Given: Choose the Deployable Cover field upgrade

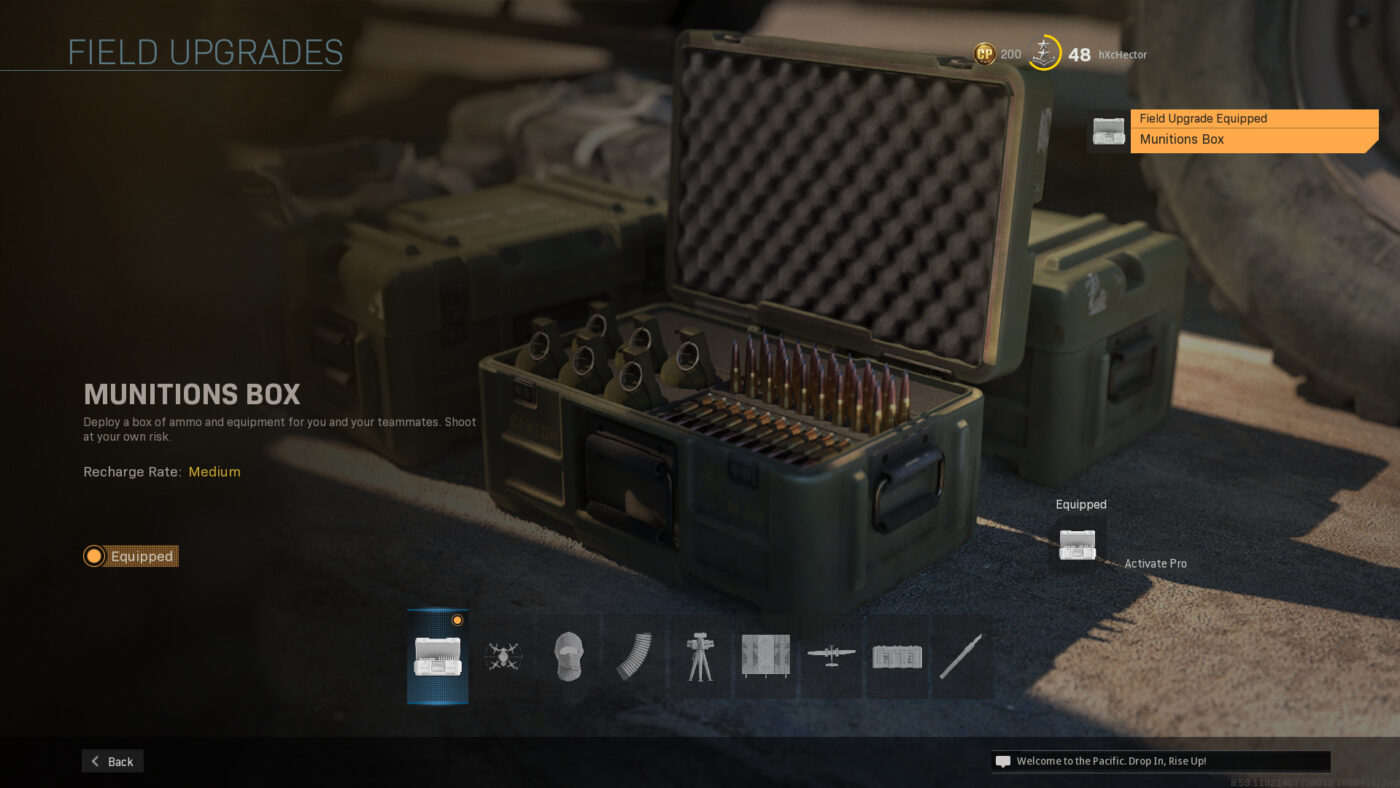Looking at the screenshot, I should 765,657.
